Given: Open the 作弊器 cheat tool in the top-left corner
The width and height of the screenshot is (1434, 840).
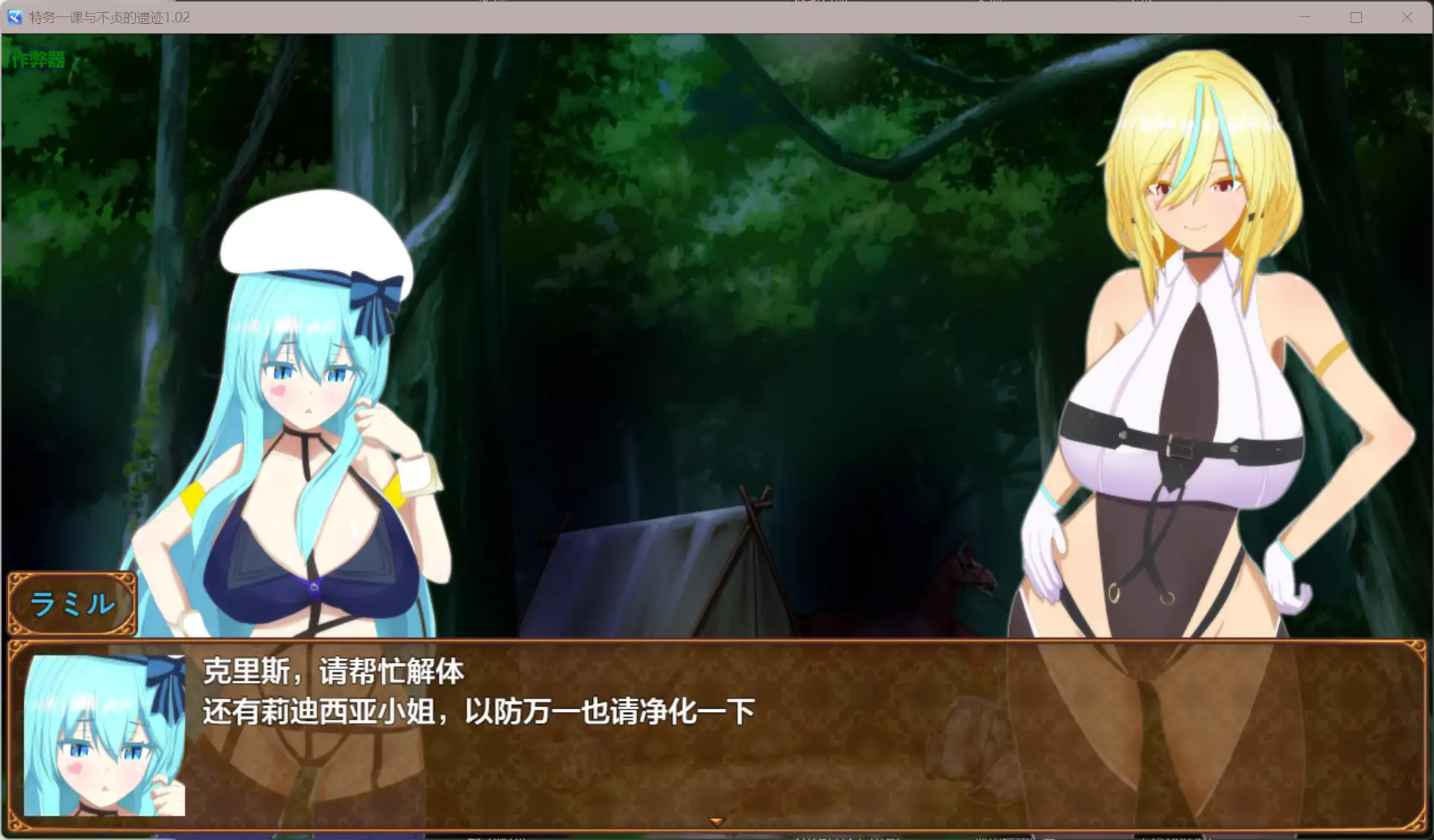Looking at the screenshot, I should [x=37, y=58].
